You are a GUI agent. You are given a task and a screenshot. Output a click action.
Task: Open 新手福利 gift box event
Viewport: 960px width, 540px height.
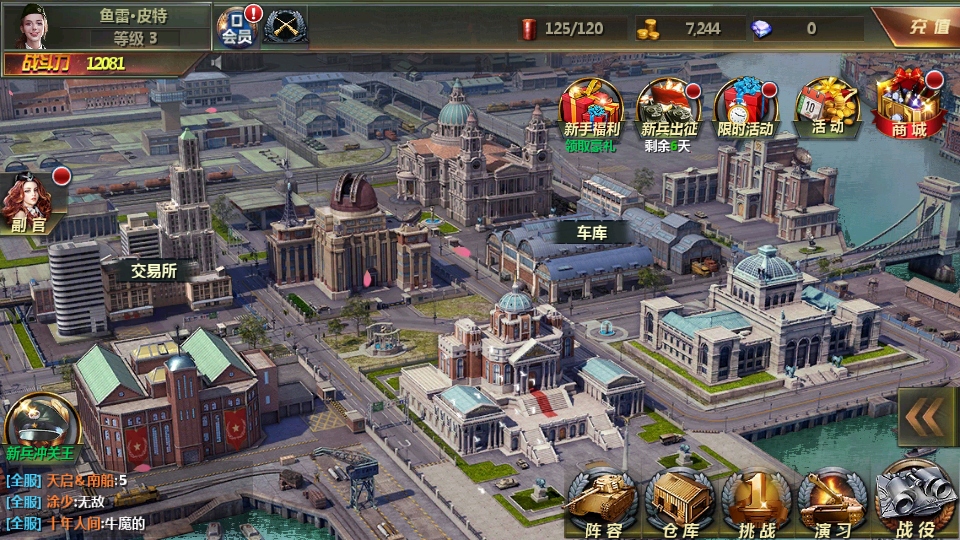590,108
